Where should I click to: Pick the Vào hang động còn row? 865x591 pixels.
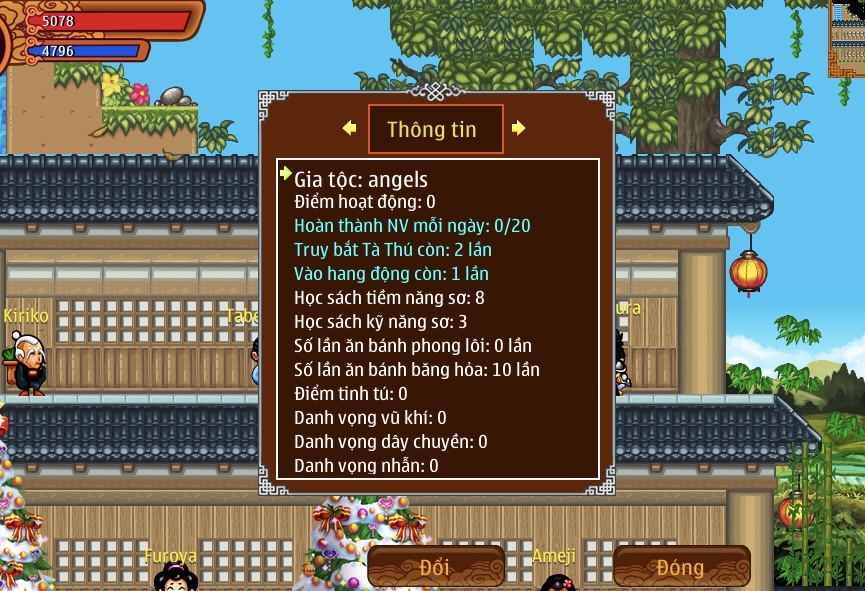(x=391, y=274)
